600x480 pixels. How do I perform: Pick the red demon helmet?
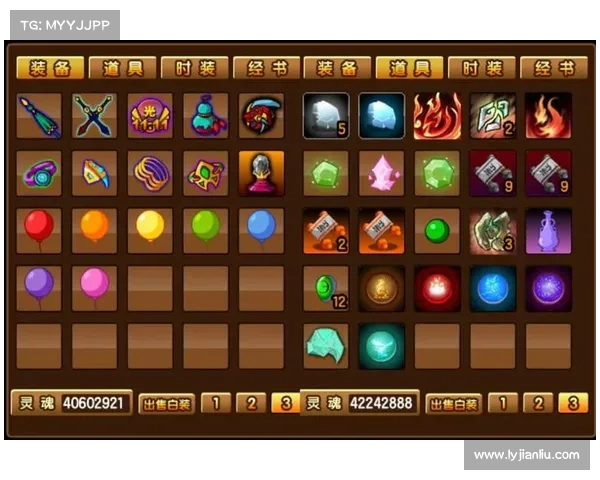(x=261, y=116)
